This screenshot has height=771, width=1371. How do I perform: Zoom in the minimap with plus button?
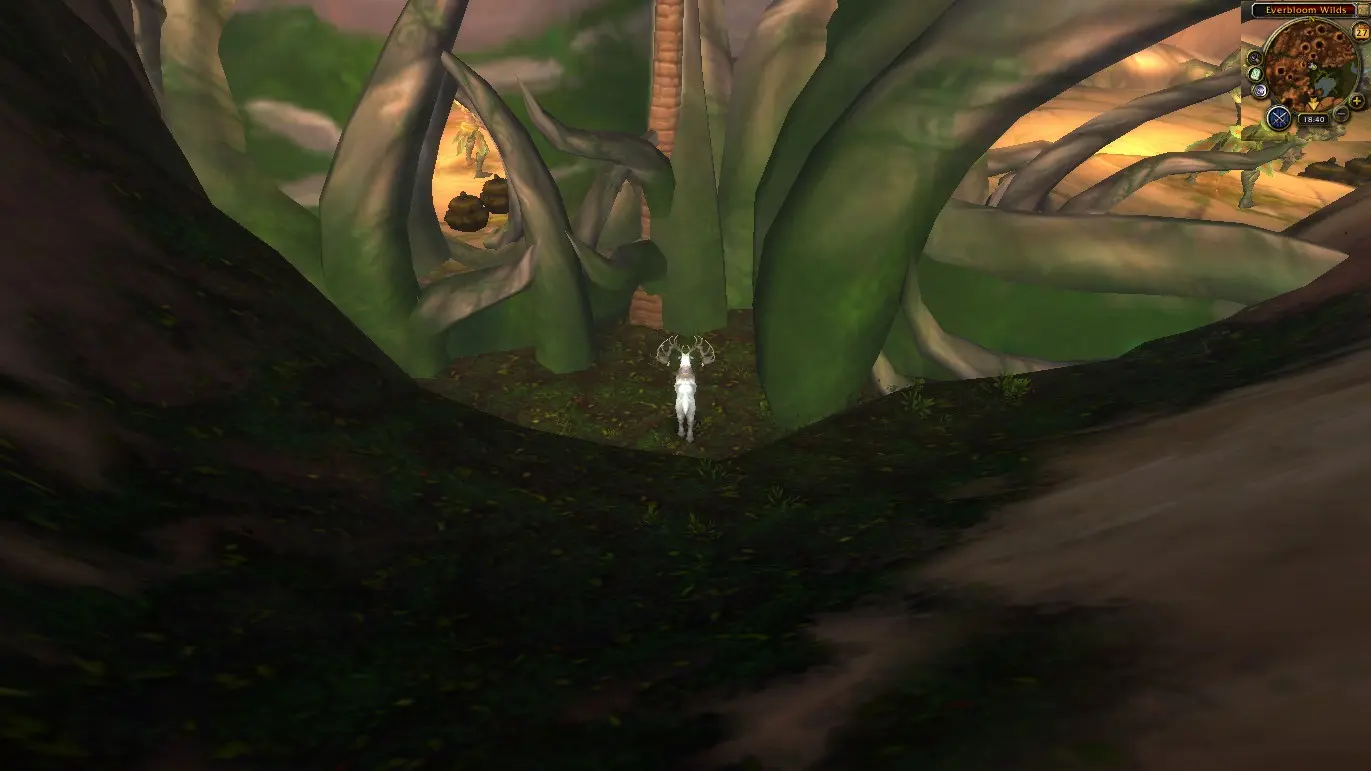pyautogui.click(x=1356, y=101)
